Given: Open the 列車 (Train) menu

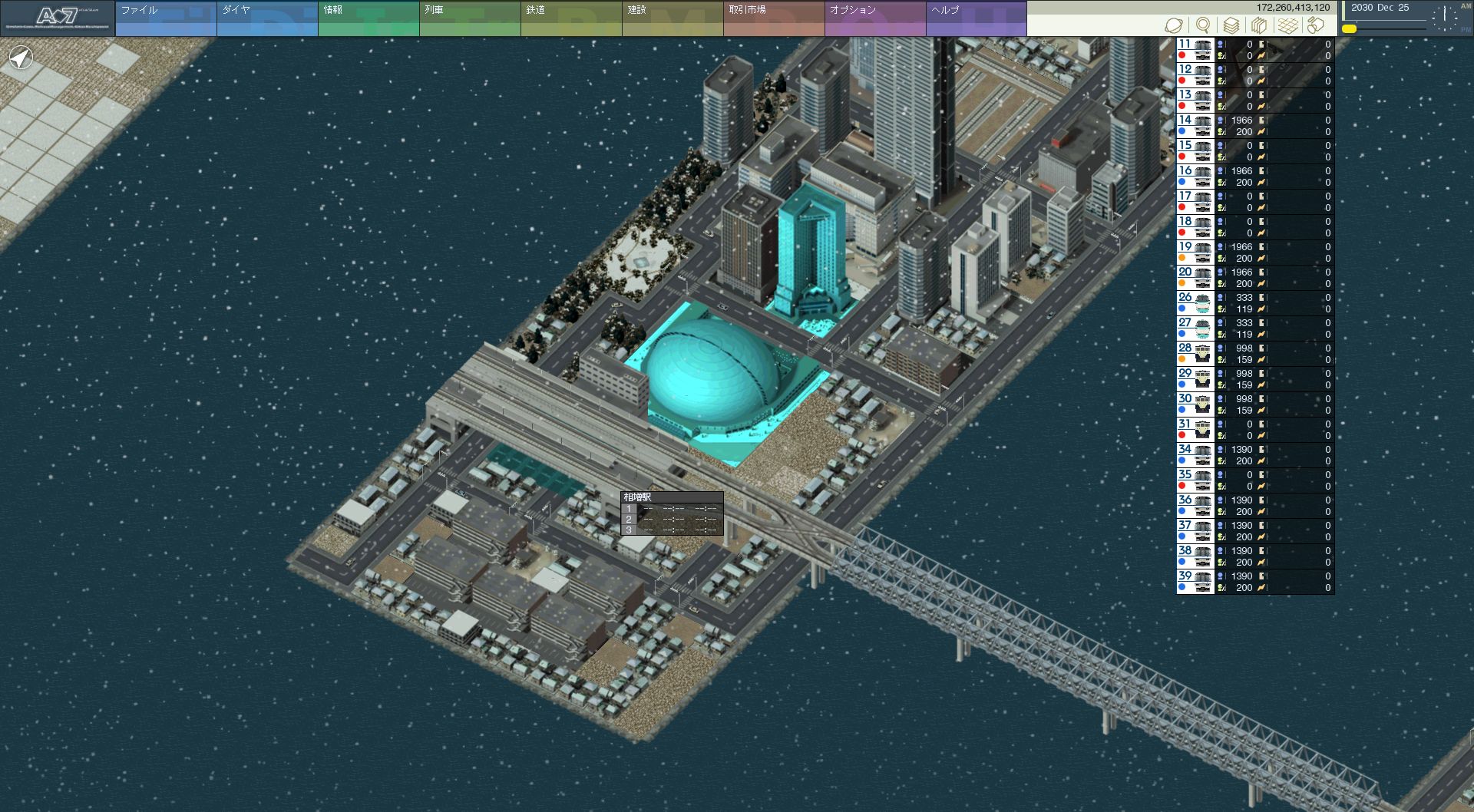Looking at the screenshot, I should [469, 18].
